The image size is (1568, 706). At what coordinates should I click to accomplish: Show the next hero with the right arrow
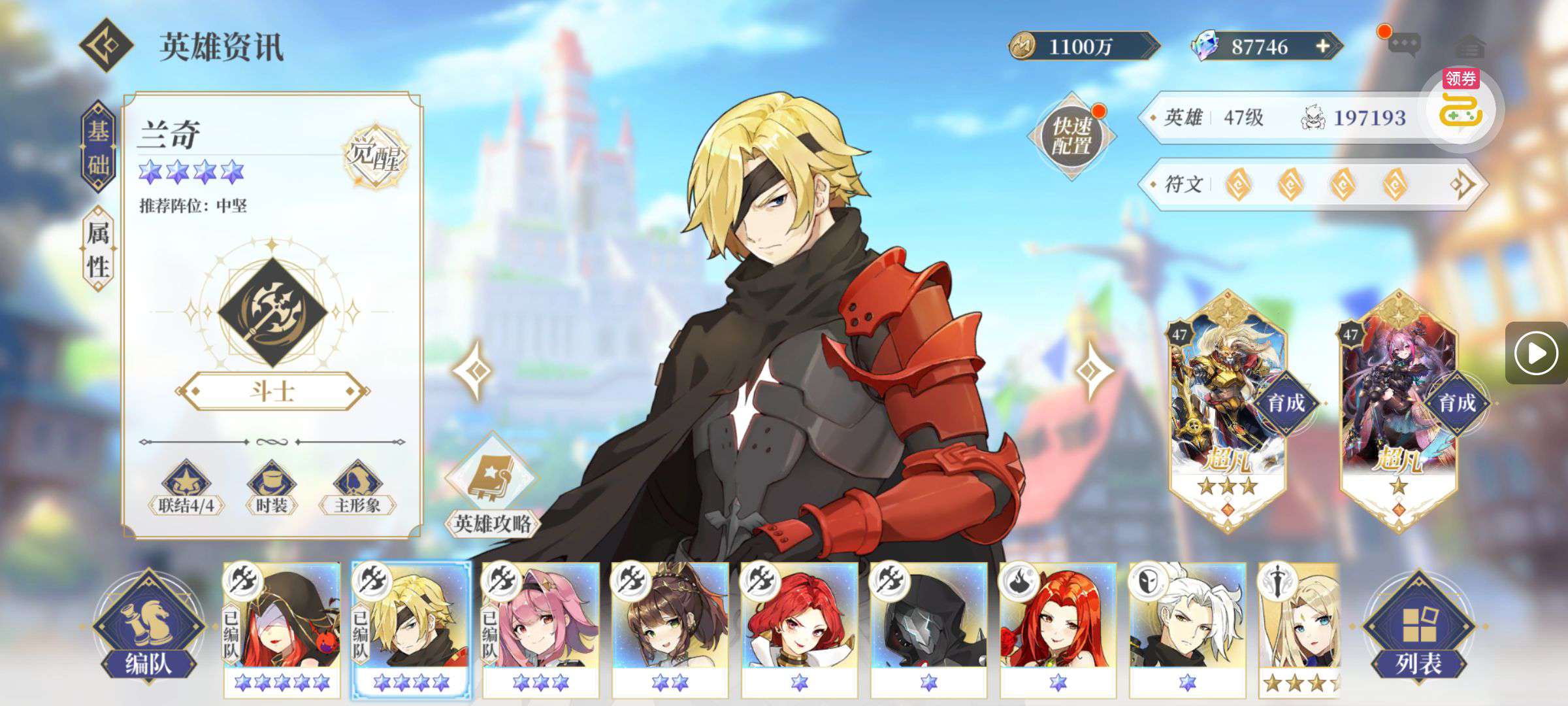coord(1092,371)
